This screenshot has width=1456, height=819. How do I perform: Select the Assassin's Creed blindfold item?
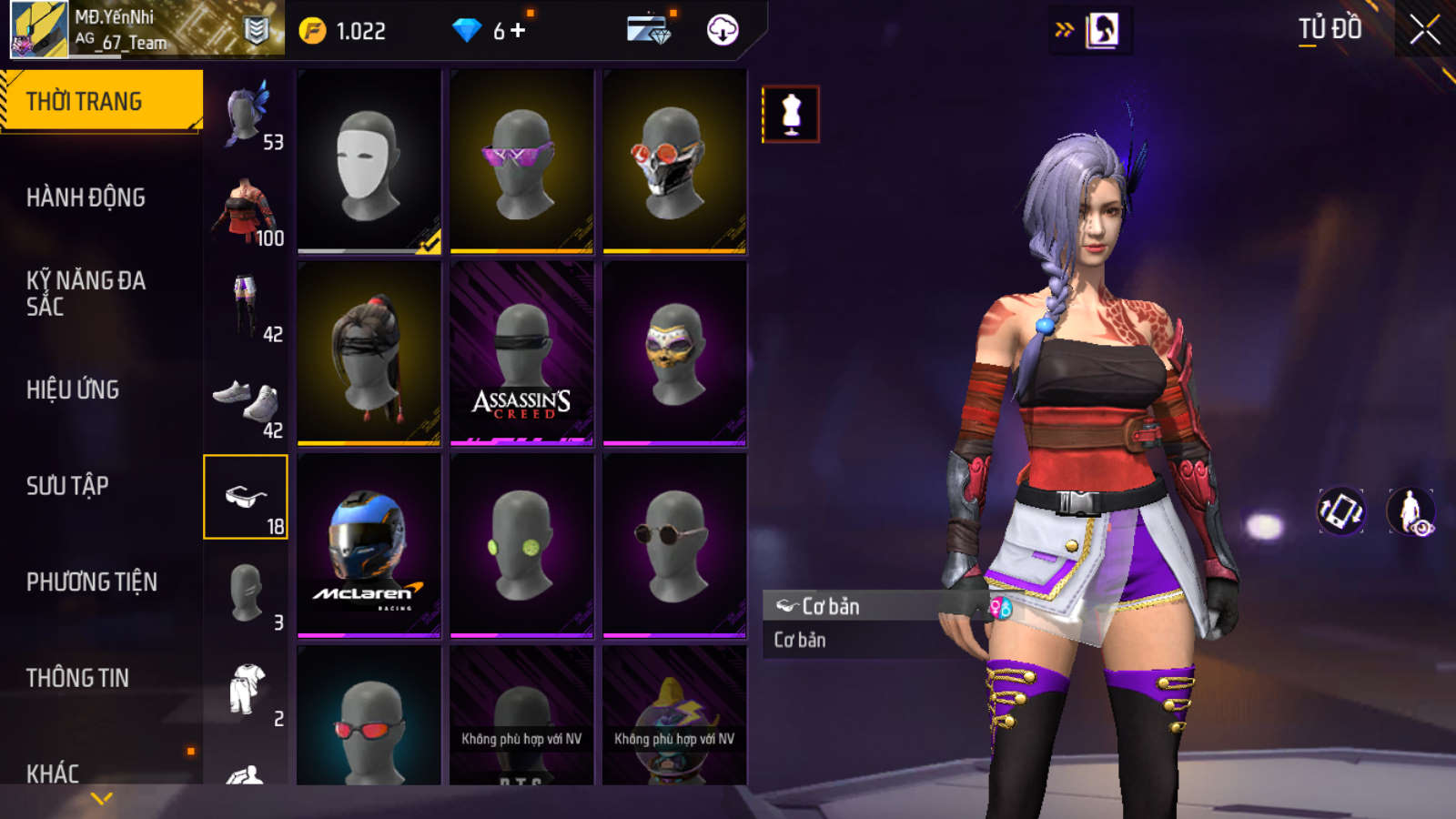(521, 354)
